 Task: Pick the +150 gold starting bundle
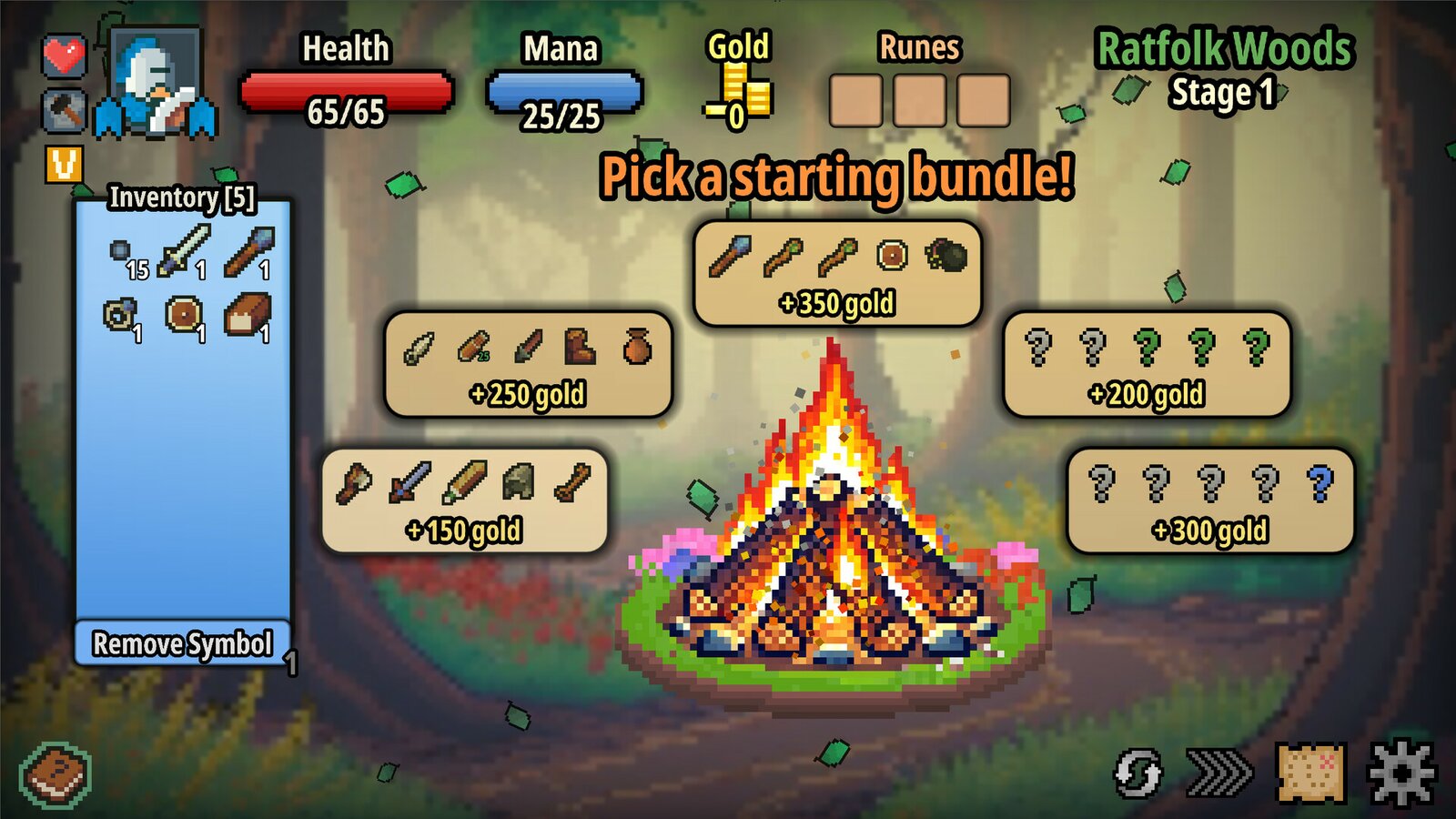pyautogui.click(x=464, y=501)
